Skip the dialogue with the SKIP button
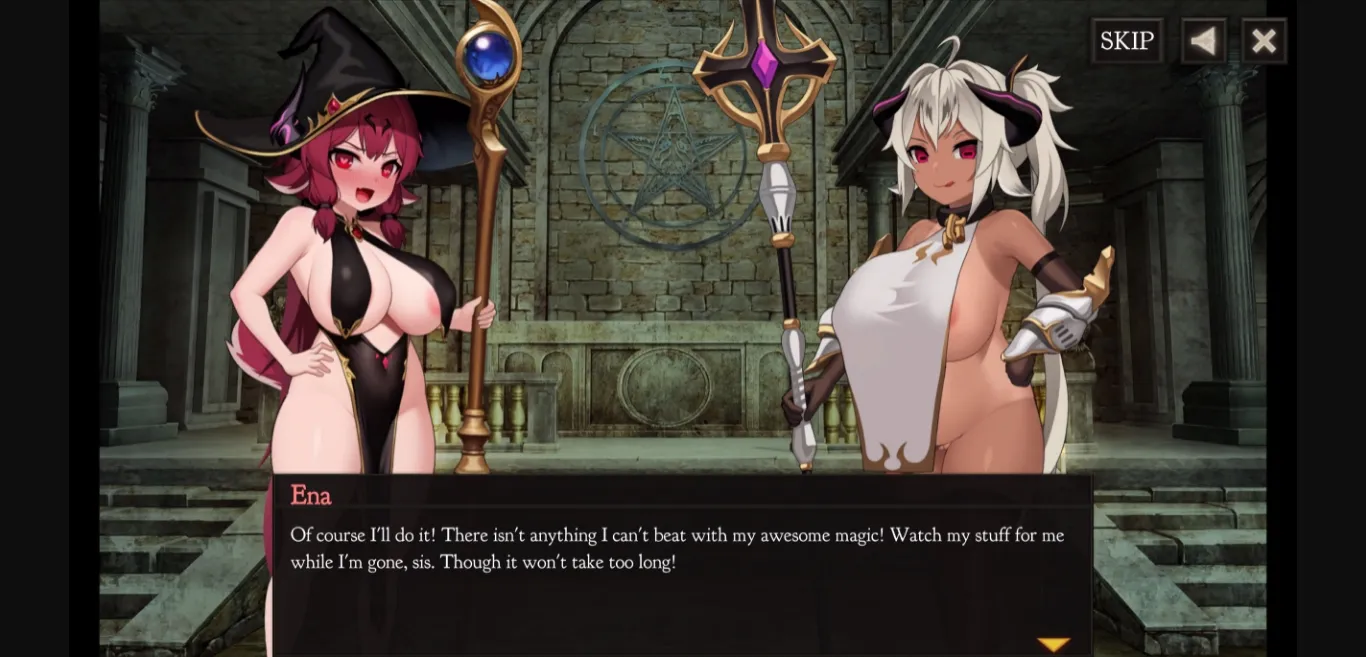The width and height of the screenshot is (1366, 657). click(x=1127, y=41)
